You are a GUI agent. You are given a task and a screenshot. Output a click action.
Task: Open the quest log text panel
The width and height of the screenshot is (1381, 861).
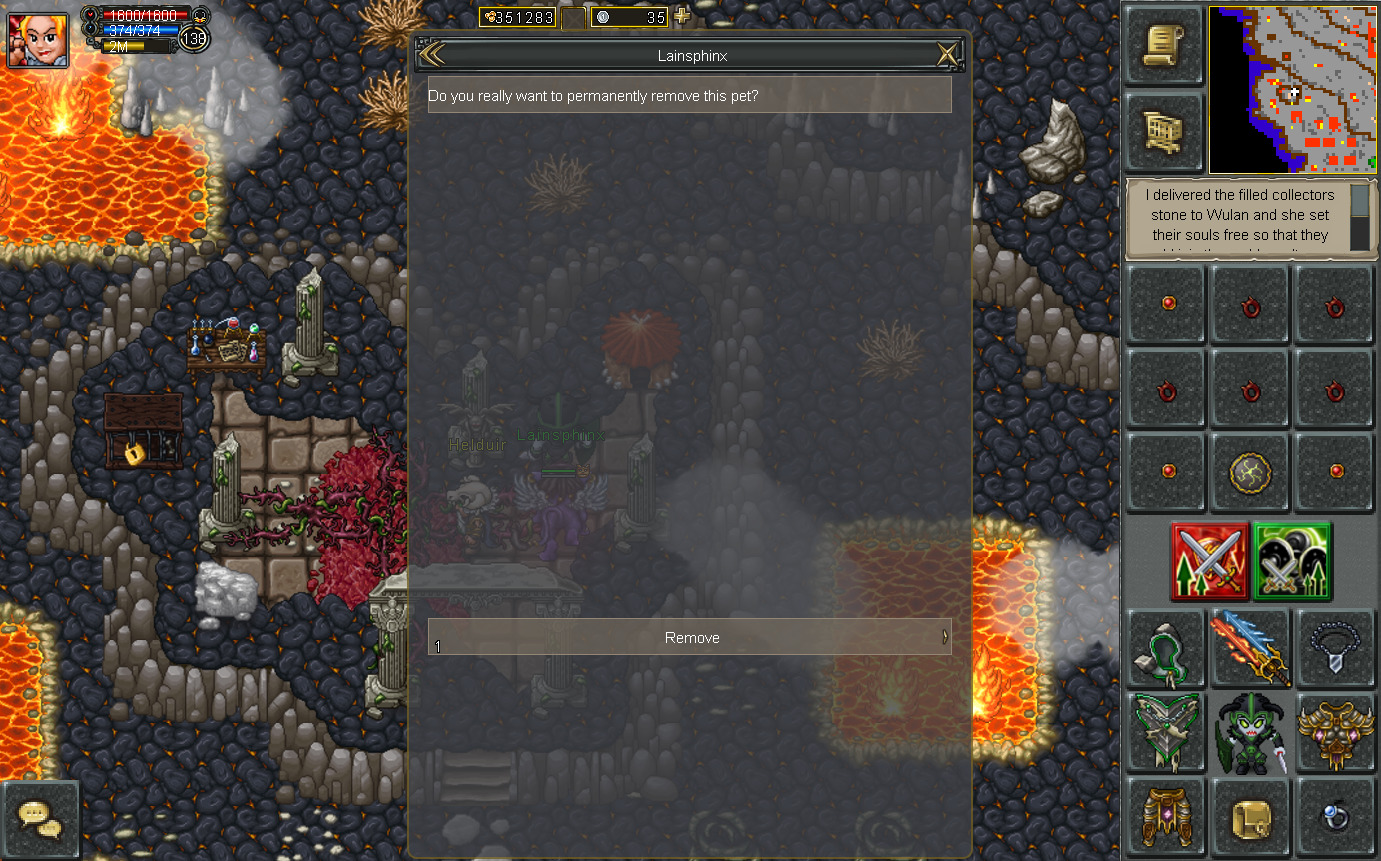pos(1238,218)
